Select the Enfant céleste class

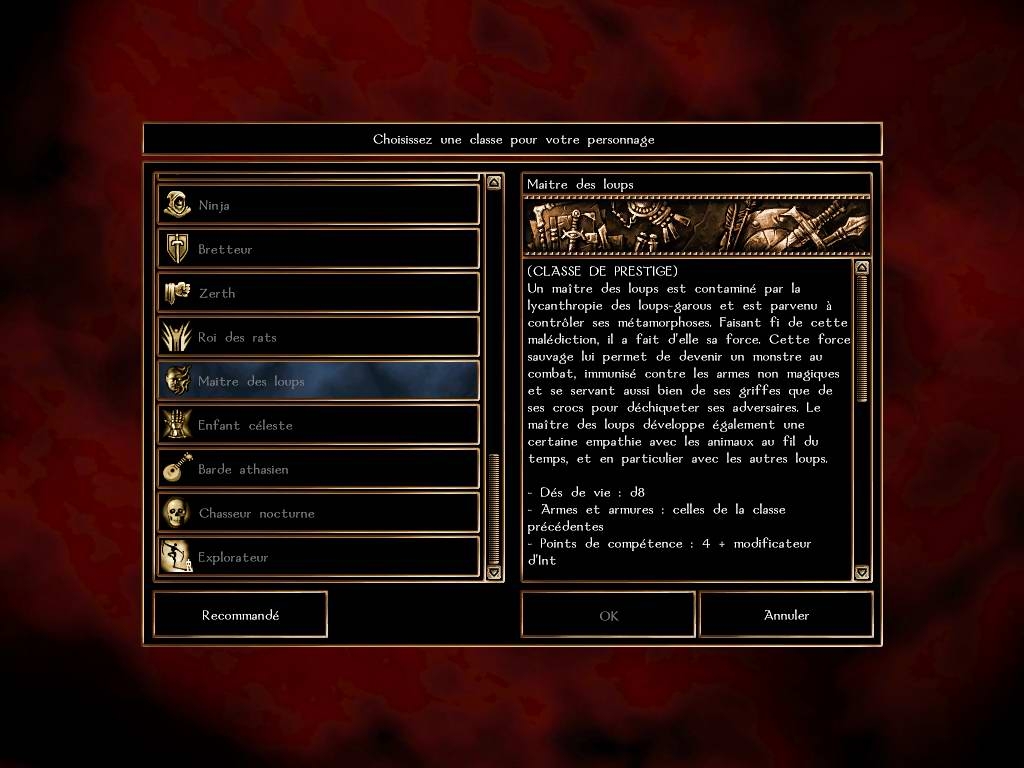(x=318, y=425)
